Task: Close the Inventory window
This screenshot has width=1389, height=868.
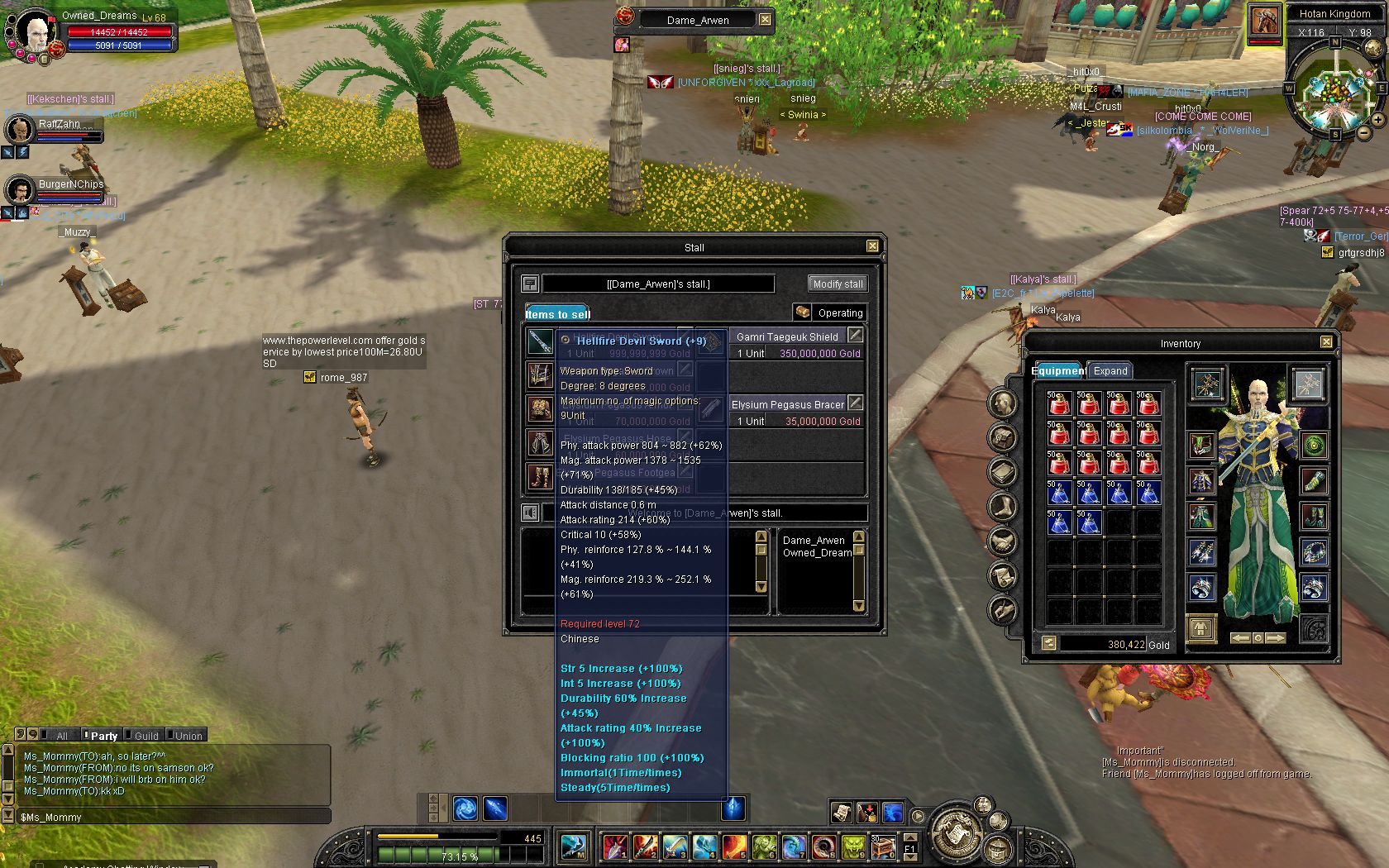Action: 1326,342
